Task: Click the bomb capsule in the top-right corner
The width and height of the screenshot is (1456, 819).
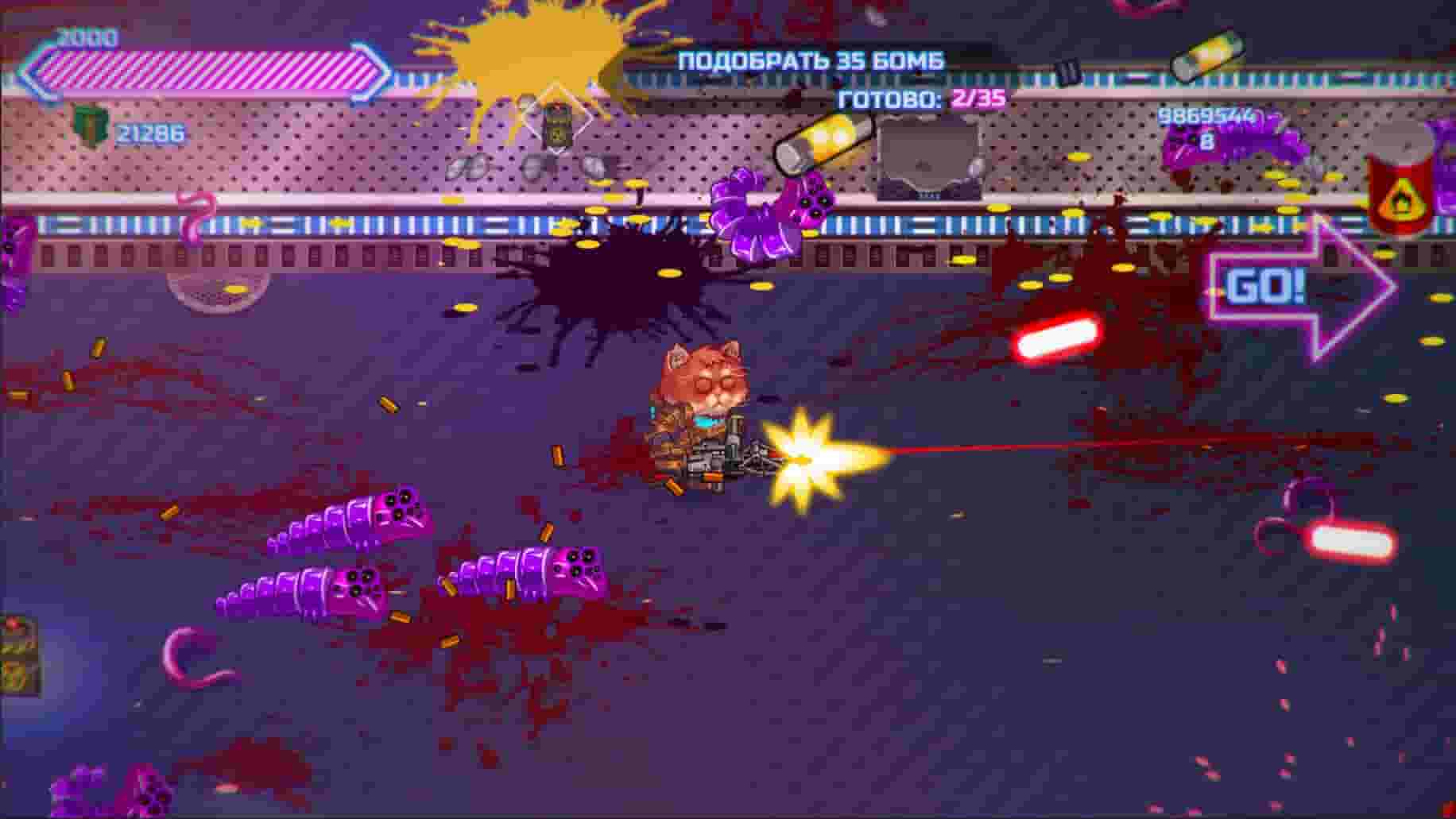Action: [x=1206, y=56]
